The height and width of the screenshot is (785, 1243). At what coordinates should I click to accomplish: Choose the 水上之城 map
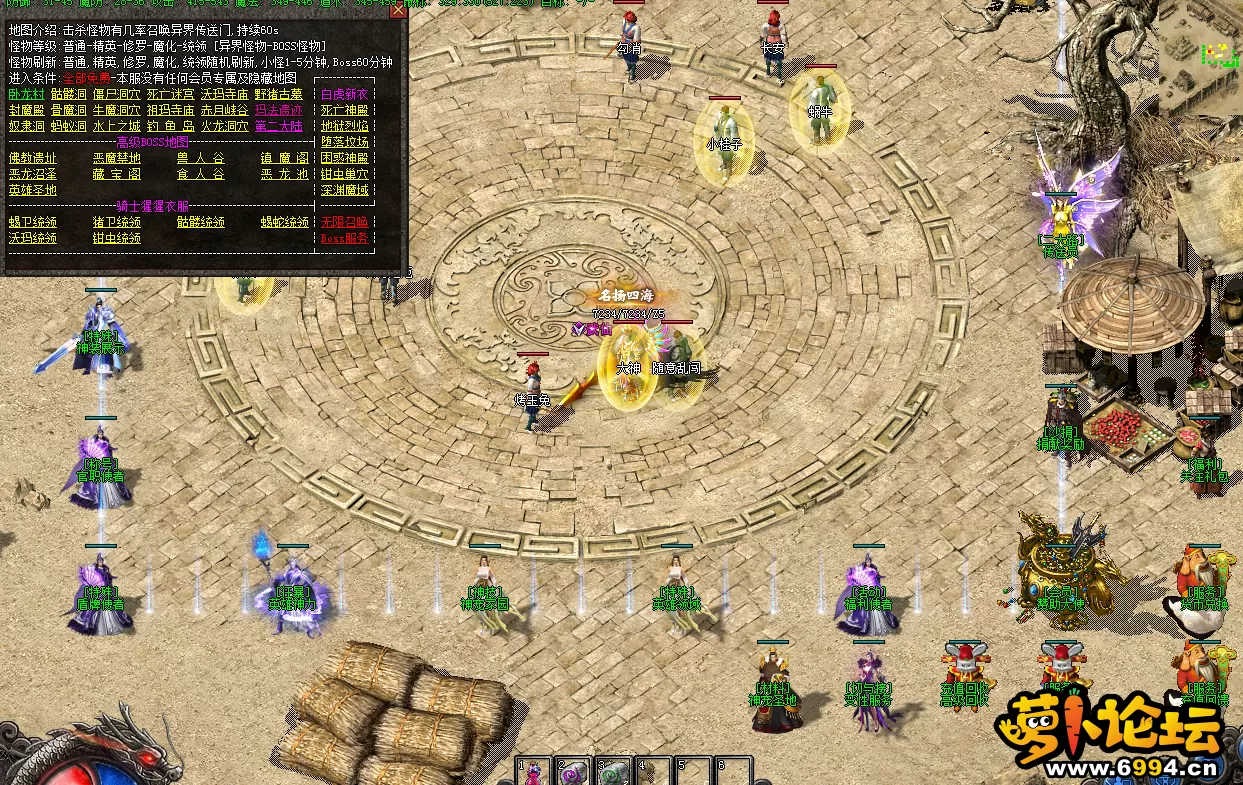[x=116, y=126]
